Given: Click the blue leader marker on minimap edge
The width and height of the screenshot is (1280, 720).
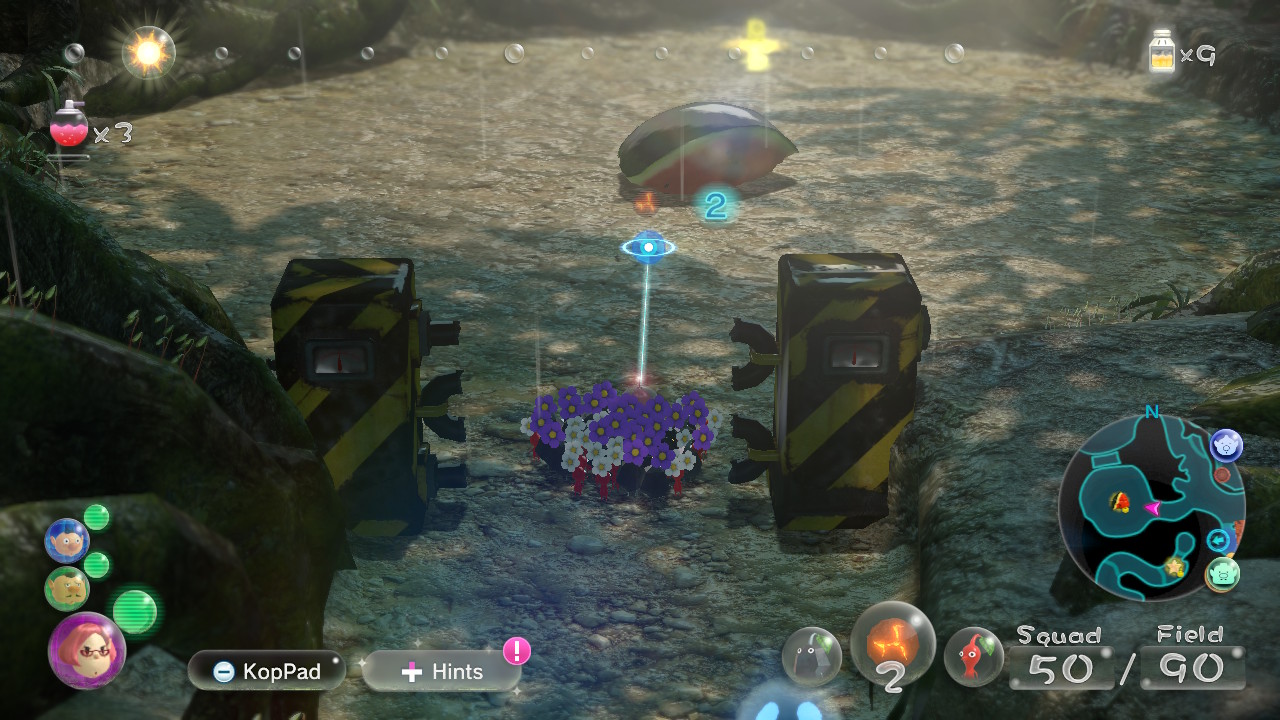Looking at the screenshot, I should point(1227,445).
